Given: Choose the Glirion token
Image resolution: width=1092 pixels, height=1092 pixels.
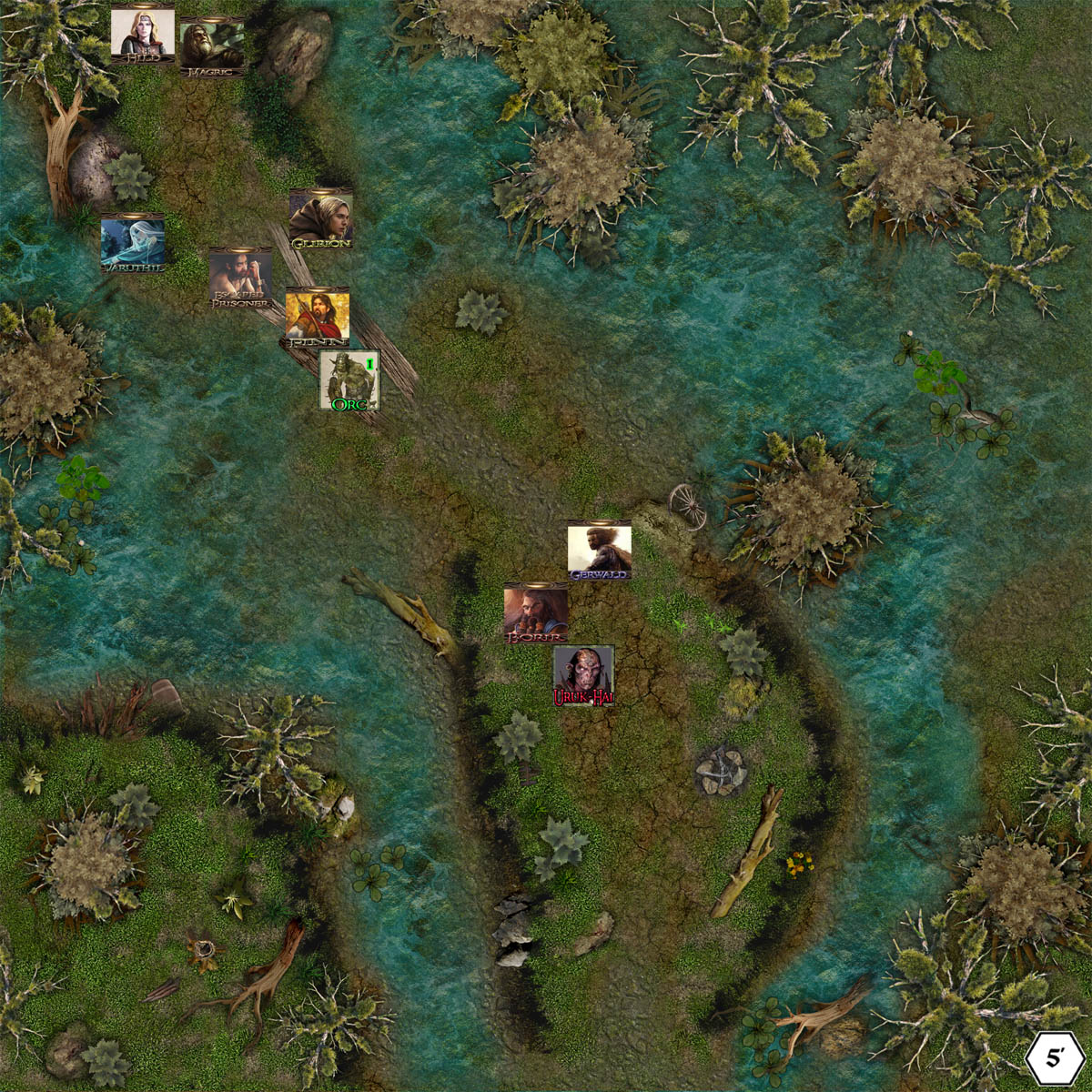Looking at the screenshot, I should (x=320, y=219).
